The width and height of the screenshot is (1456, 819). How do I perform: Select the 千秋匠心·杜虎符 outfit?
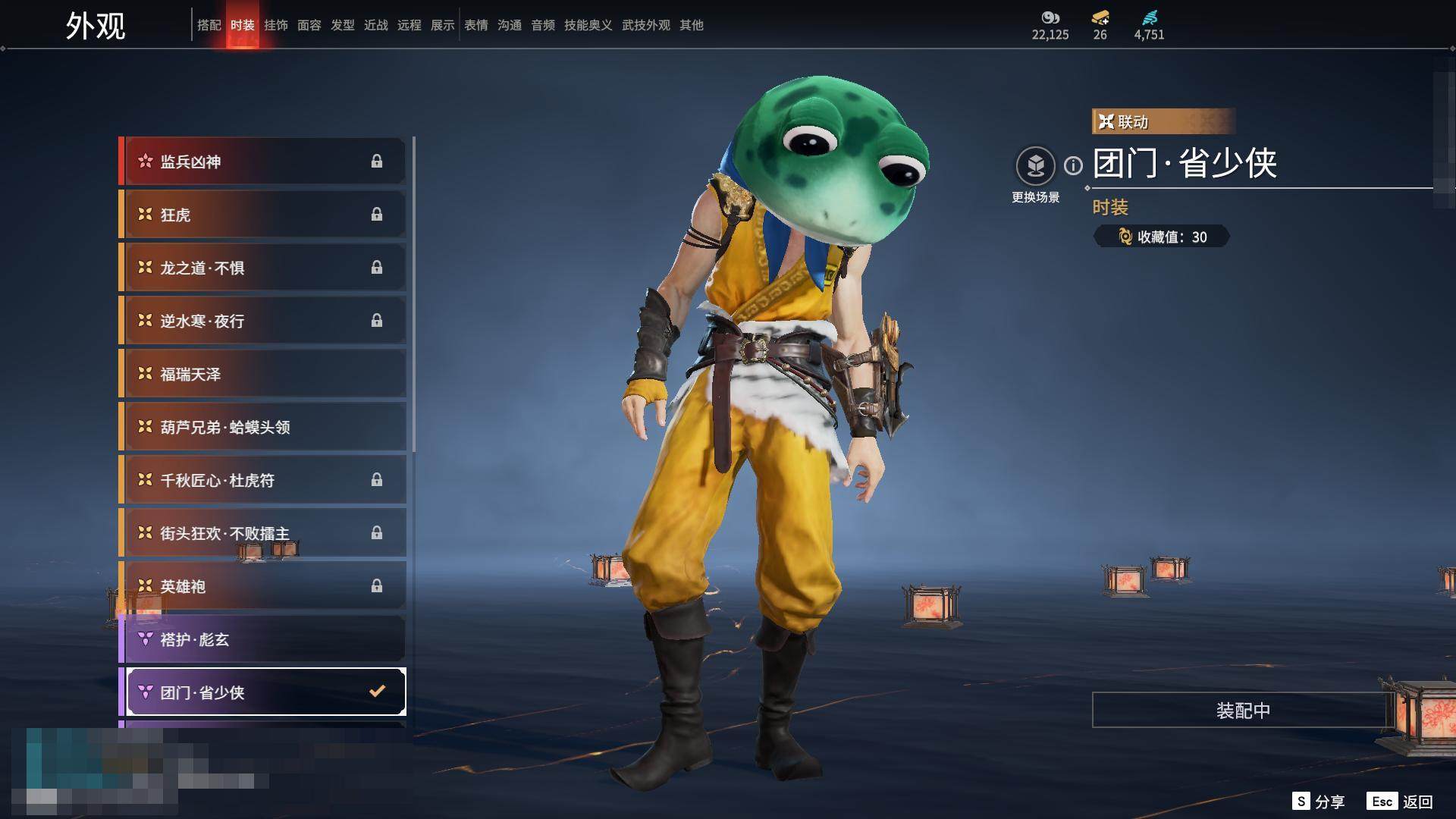[x=264, y=480]
